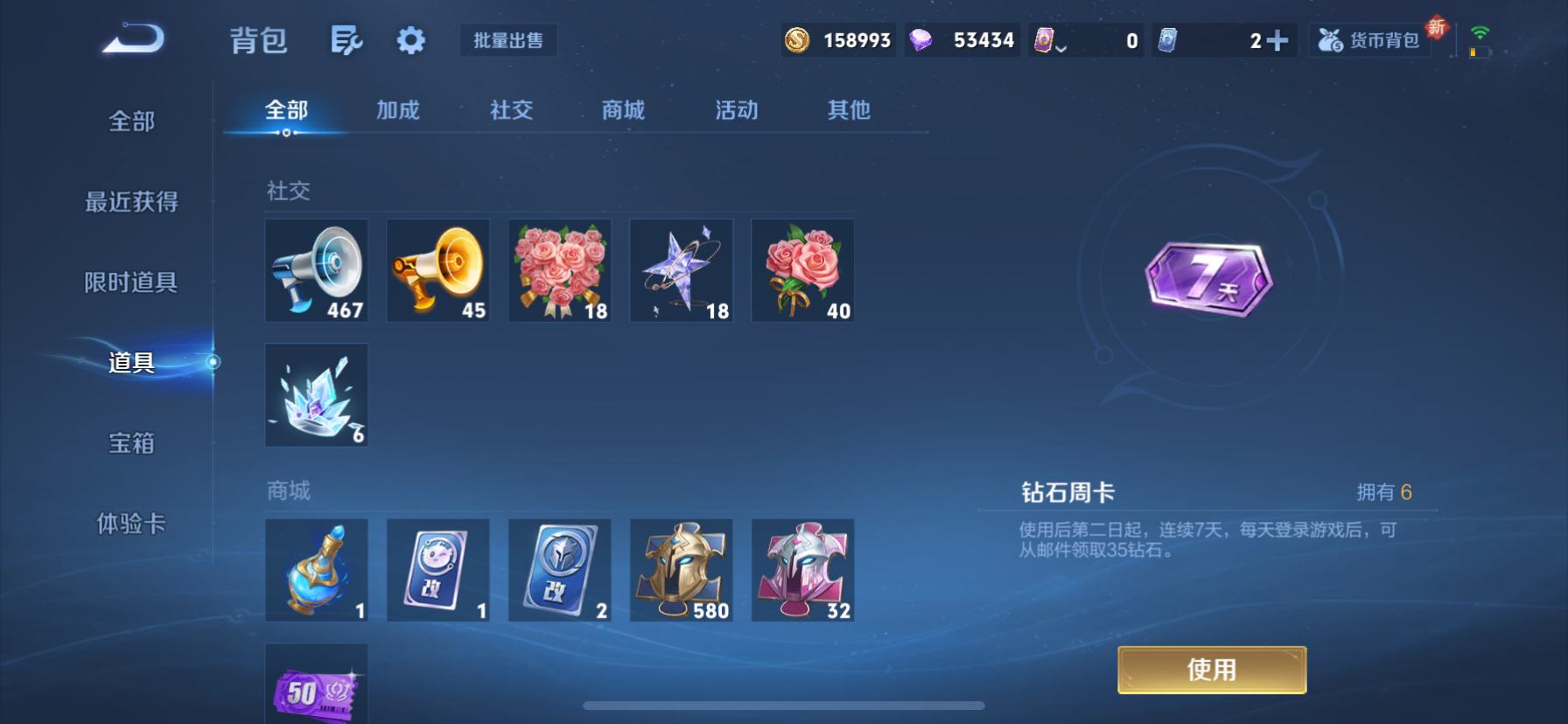Open the 体验卡 sidebar category
The image size is (1568, 724).
(131, 524)
